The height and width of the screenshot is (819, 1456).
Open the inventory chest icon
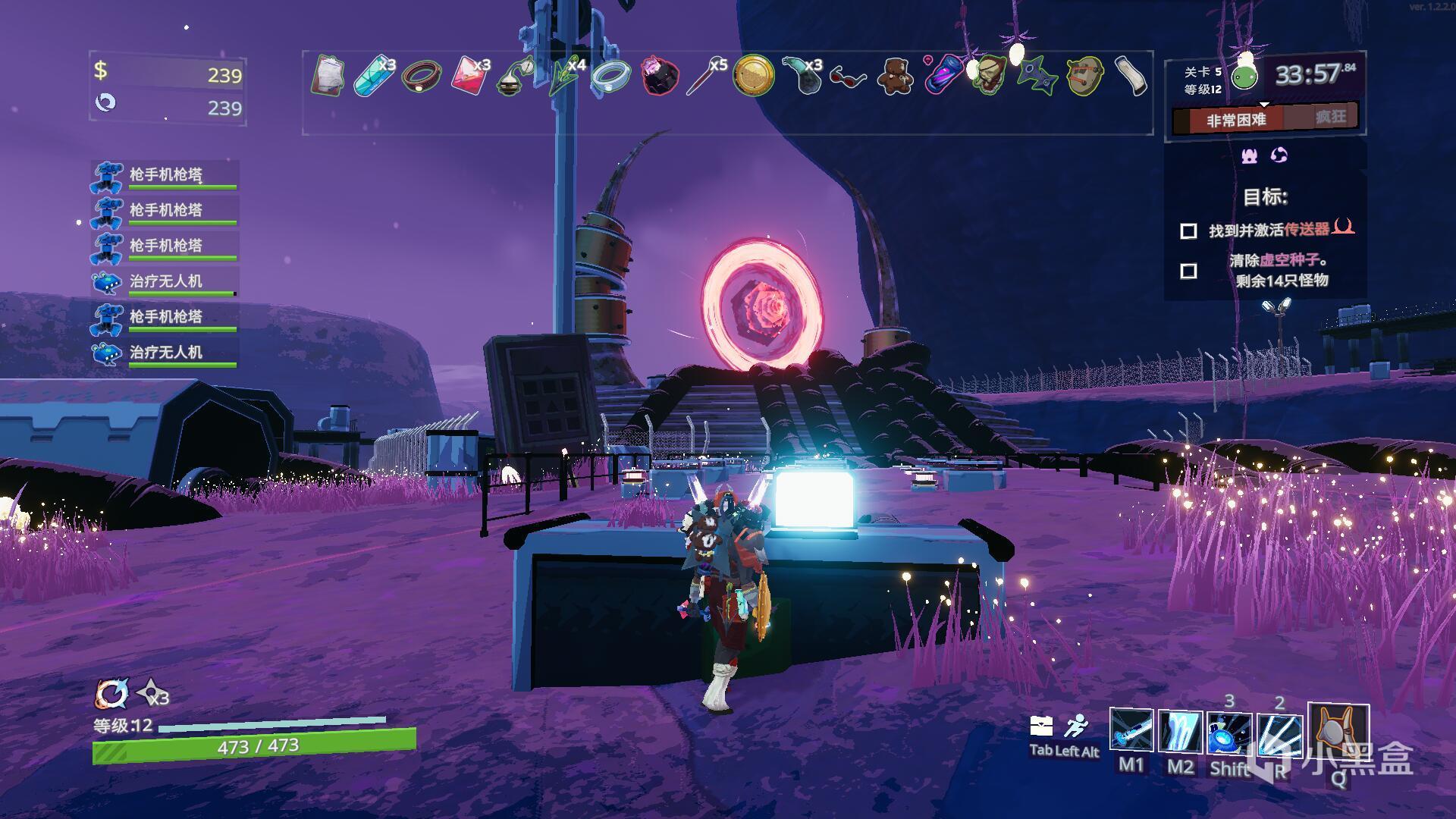tap(1041, 727)
